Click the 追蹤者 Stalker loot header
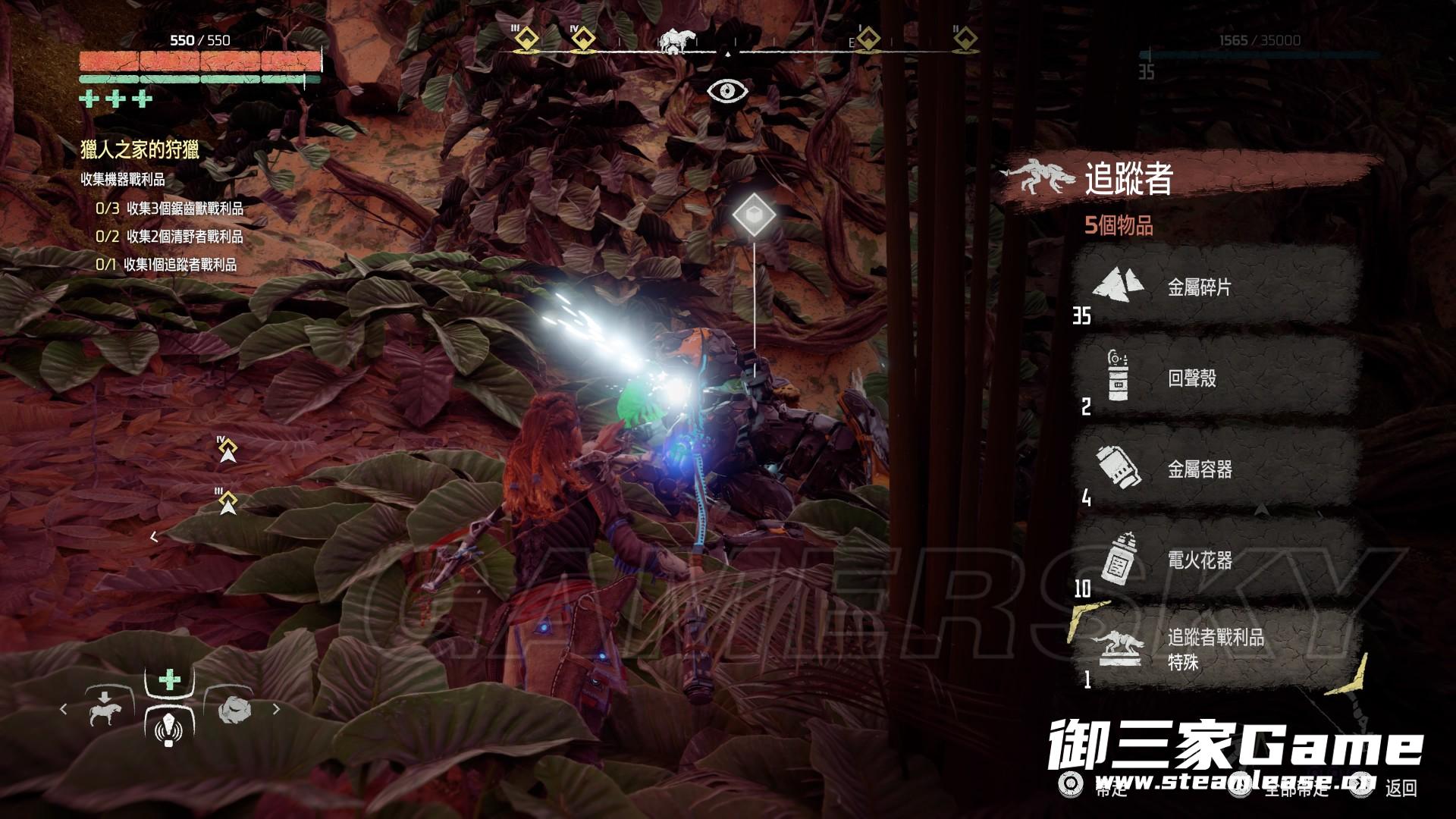Screen dimensions: 1456x819 click(1129, 180)
